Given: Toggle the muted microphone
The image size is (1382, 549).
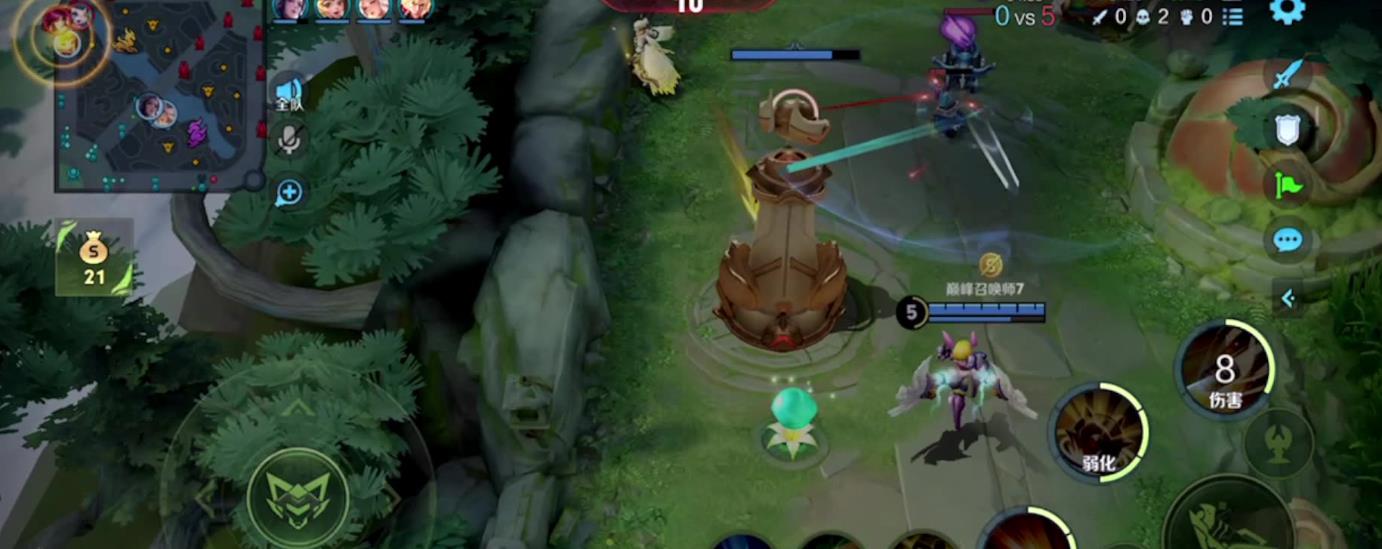Looking at the screenshot, I should click(x=290, y=142).
